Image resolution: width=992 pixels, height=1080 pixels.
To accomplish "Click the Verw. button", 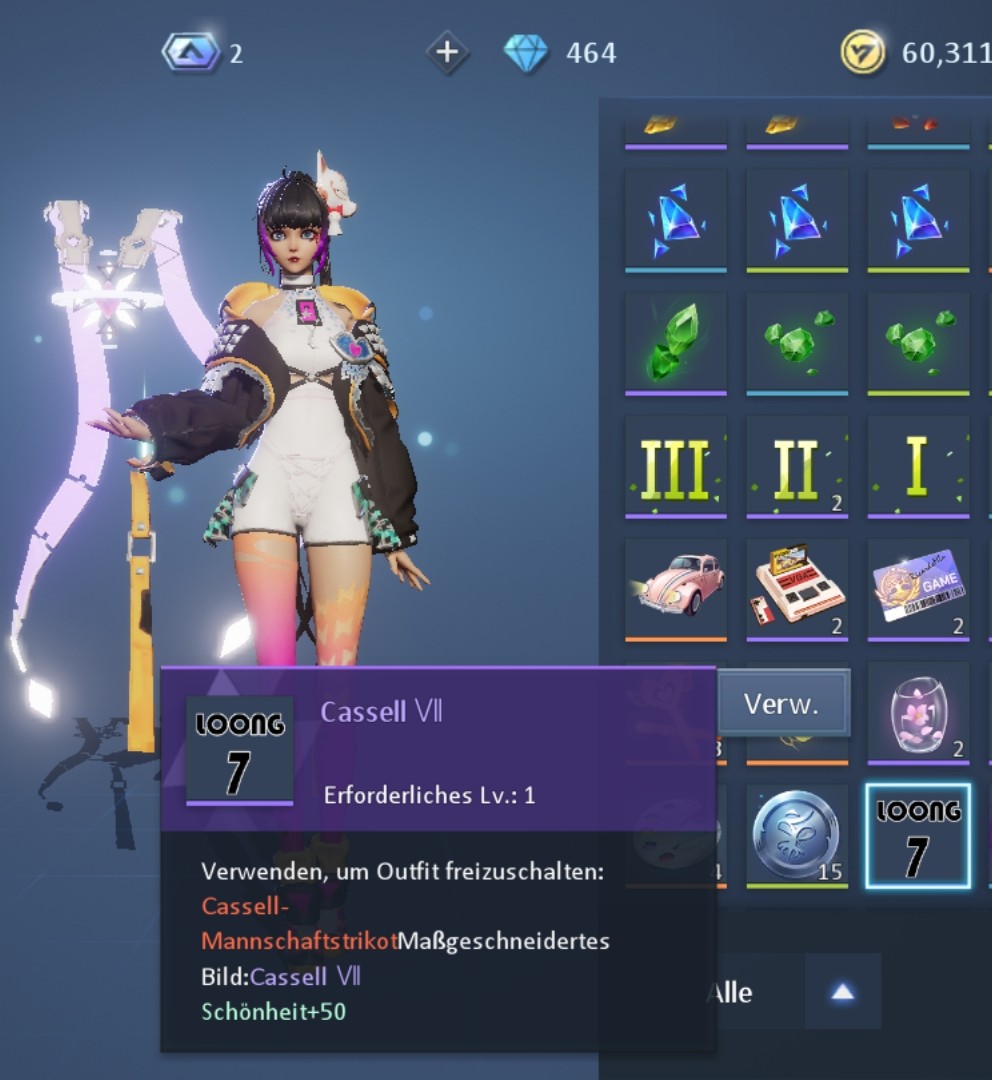I will 782,703.
